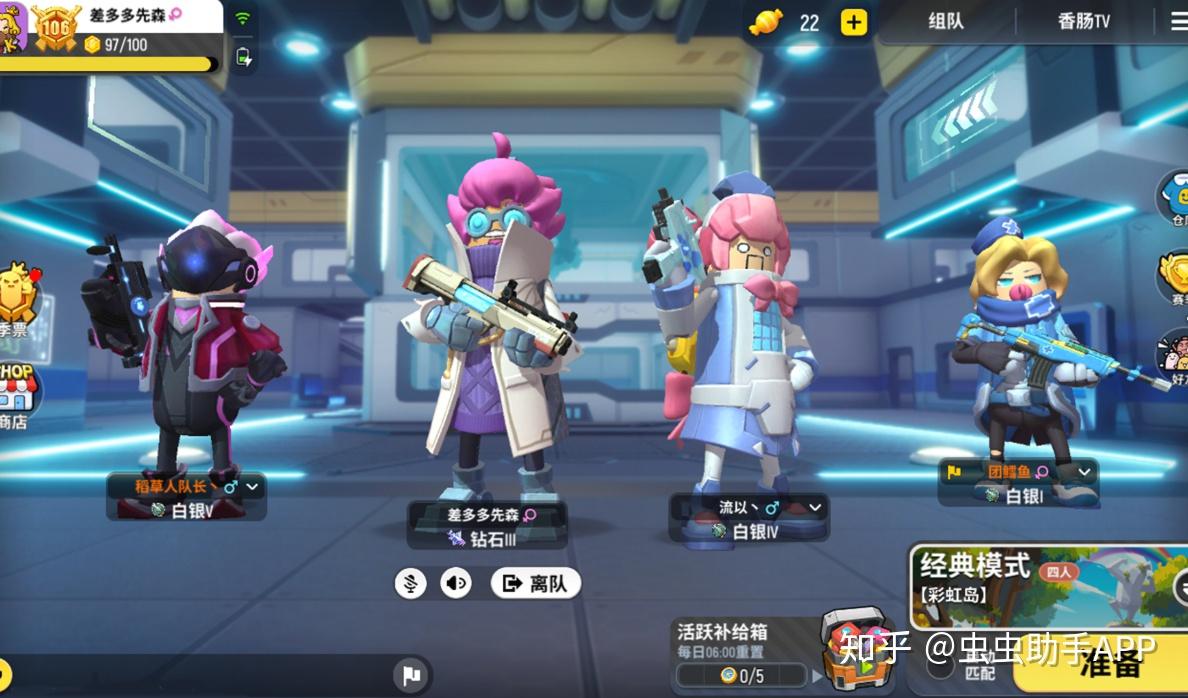Add more candy with the yellow plus button
The width and height of the screenshot is (1188, 698).
[853, 22]
